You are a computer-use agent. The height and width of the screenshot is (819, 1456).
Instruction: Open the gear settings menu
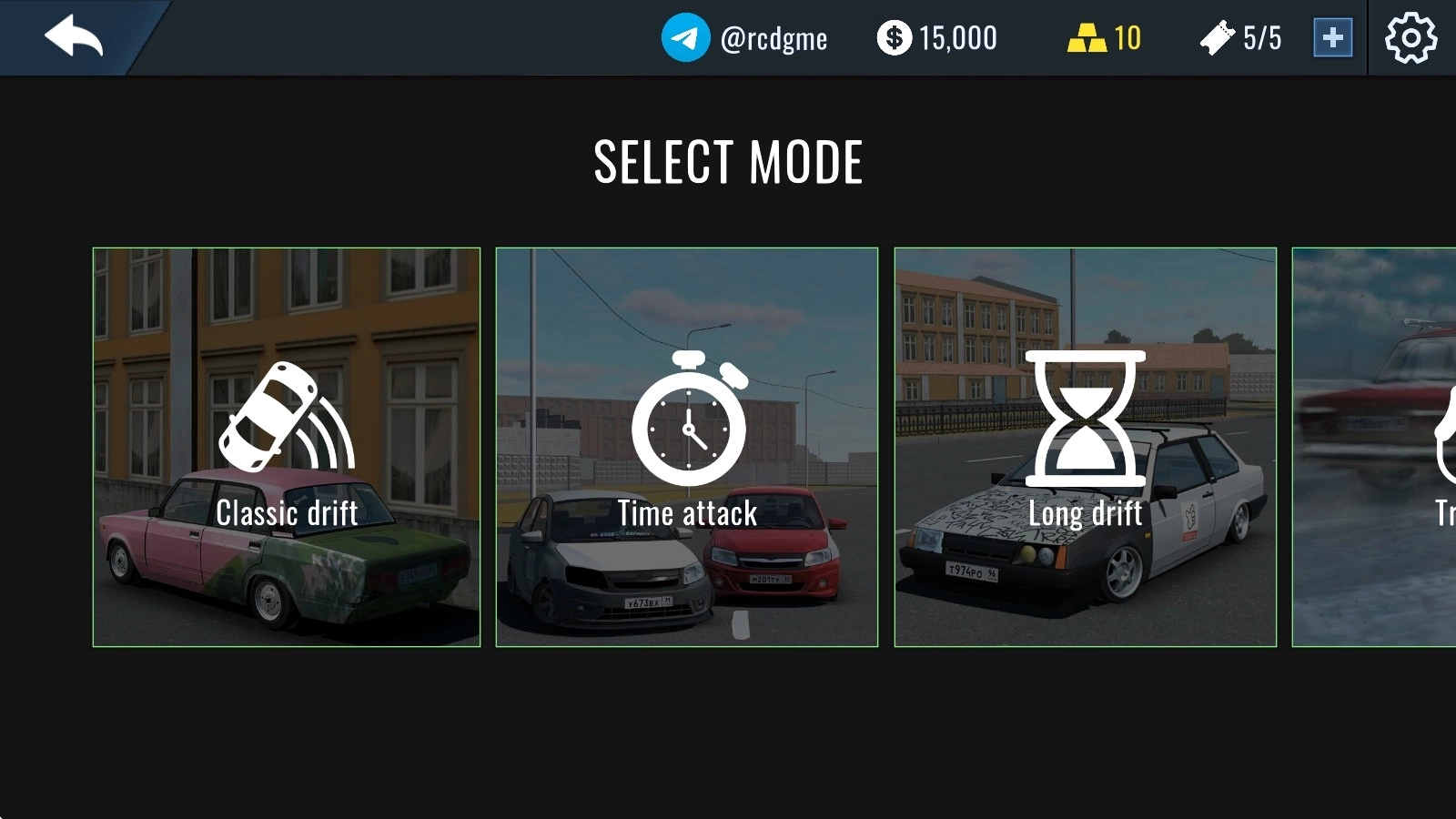pos(1410,38)
